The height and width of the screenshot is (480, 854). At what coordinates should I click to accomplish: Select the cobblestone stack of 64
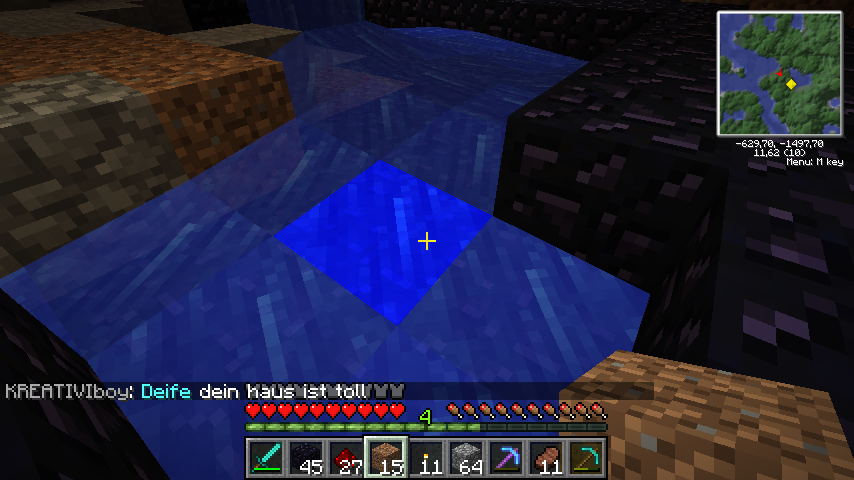click(466, 458)
